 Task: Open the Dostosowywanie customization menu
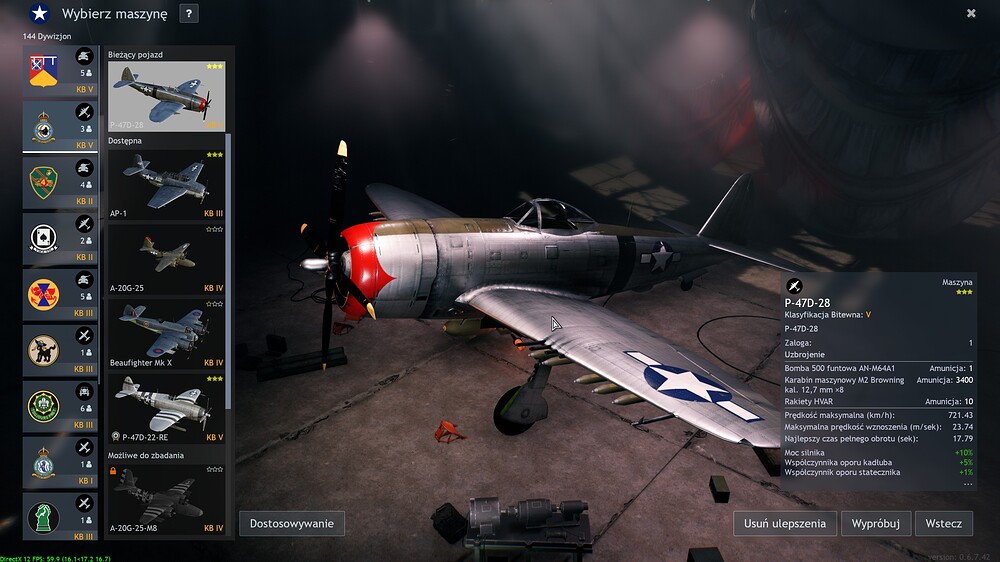(292, 523)
